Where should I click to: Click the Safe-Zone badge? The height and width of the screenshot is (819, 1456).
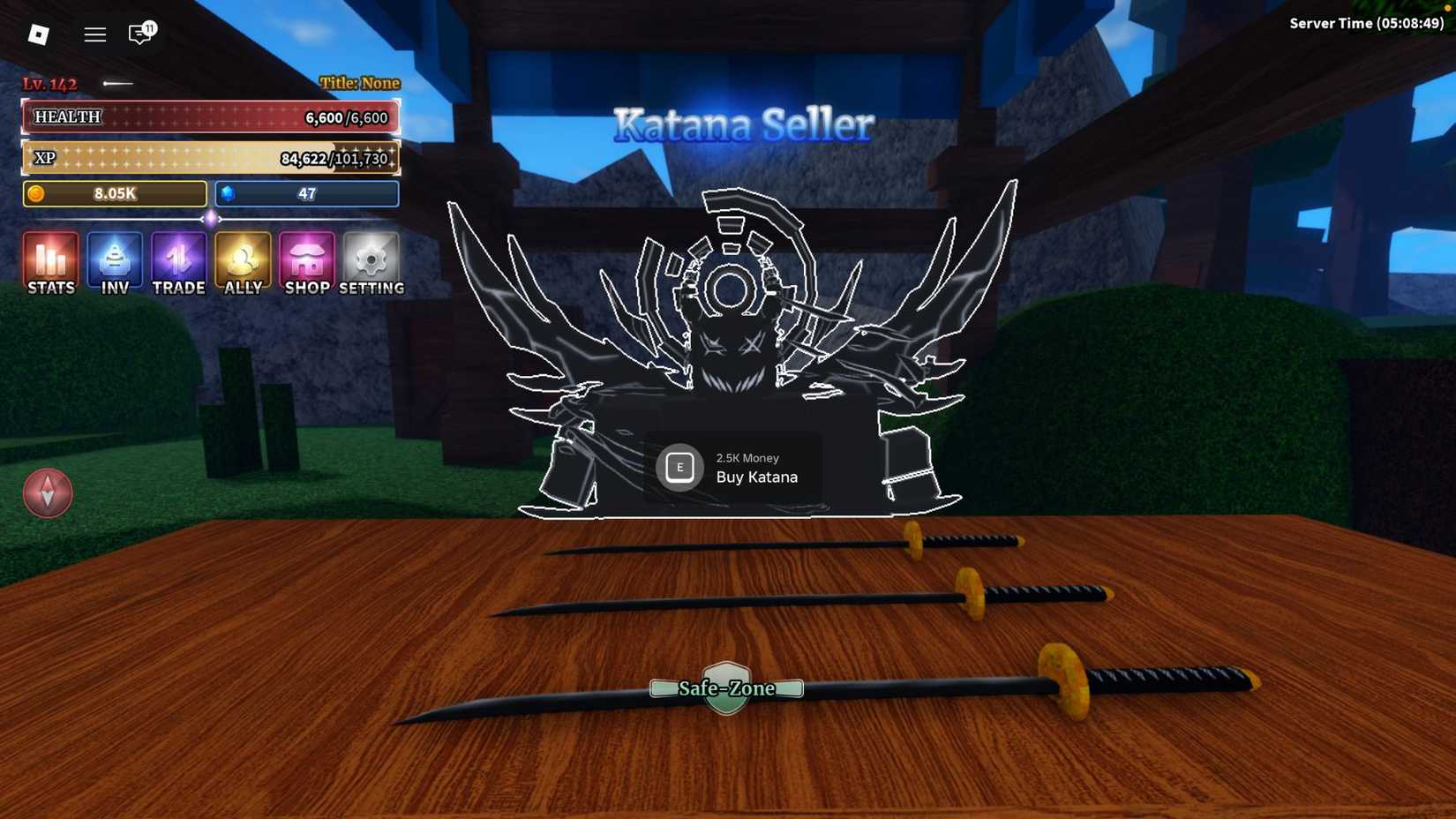725,688
